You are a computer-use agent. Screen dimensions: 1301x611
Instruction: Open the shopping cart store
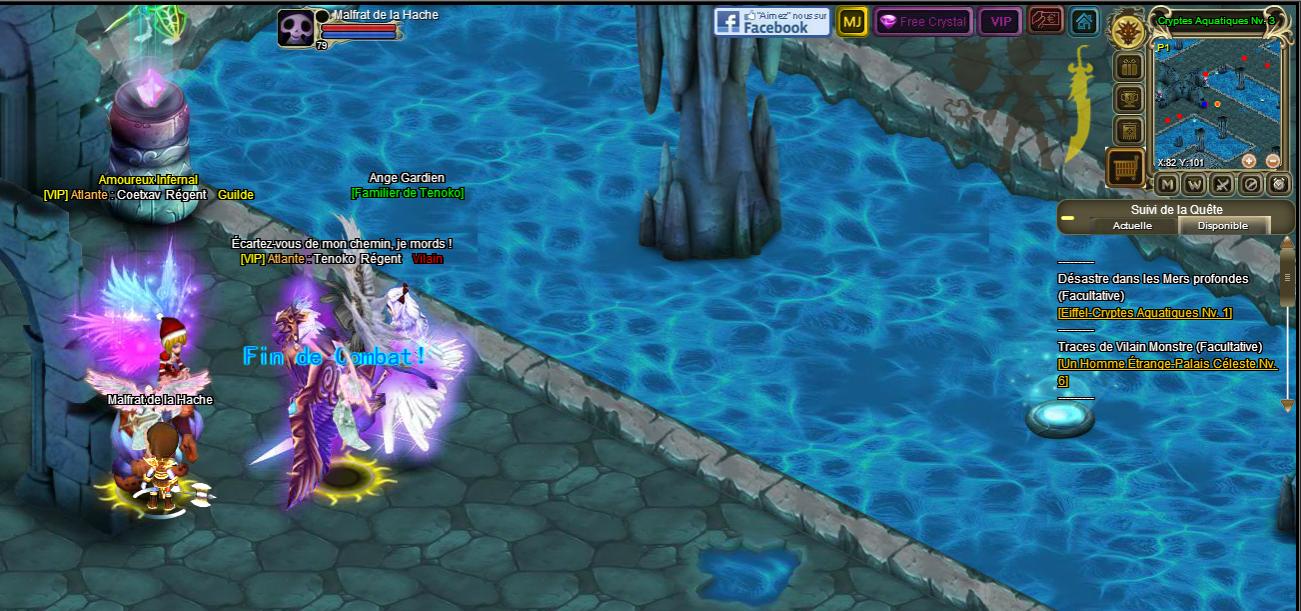tap(1126, 167)
